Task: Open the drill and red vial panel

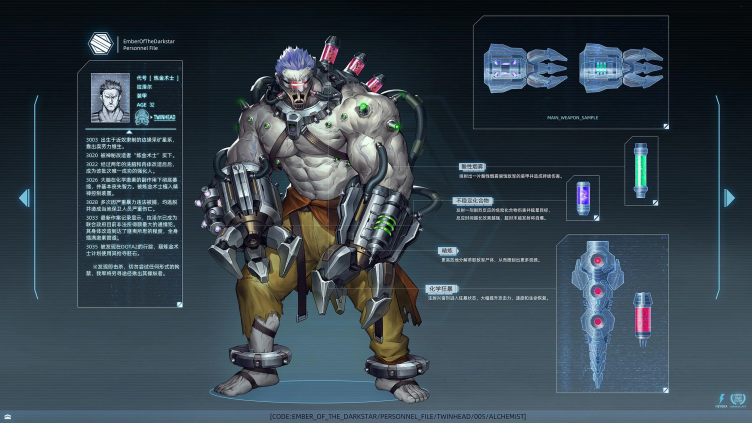Action: pos(612,300)
